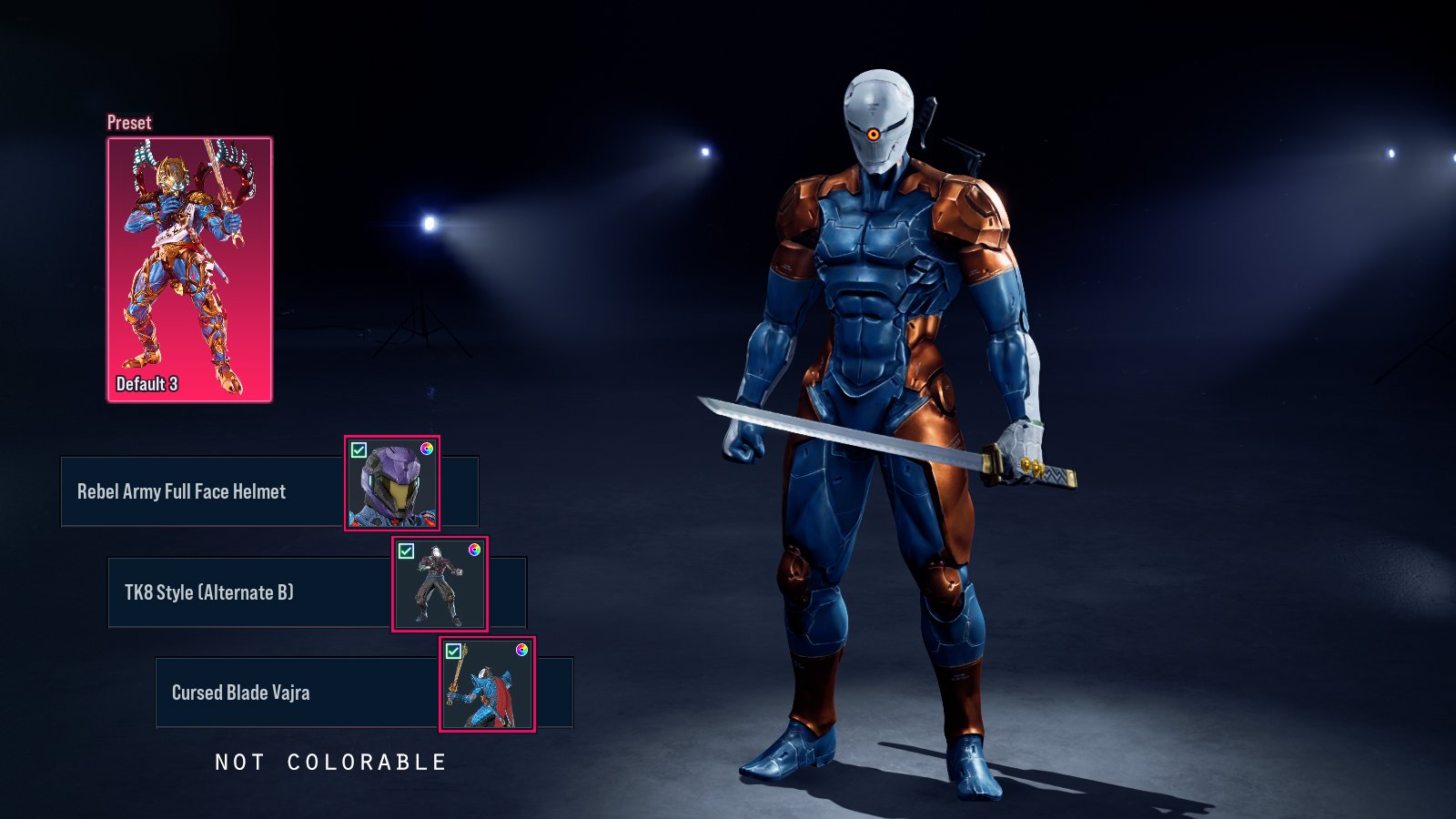
Task: Toggle the checkbox on the Vajra thumbnail
Action: 454,652
